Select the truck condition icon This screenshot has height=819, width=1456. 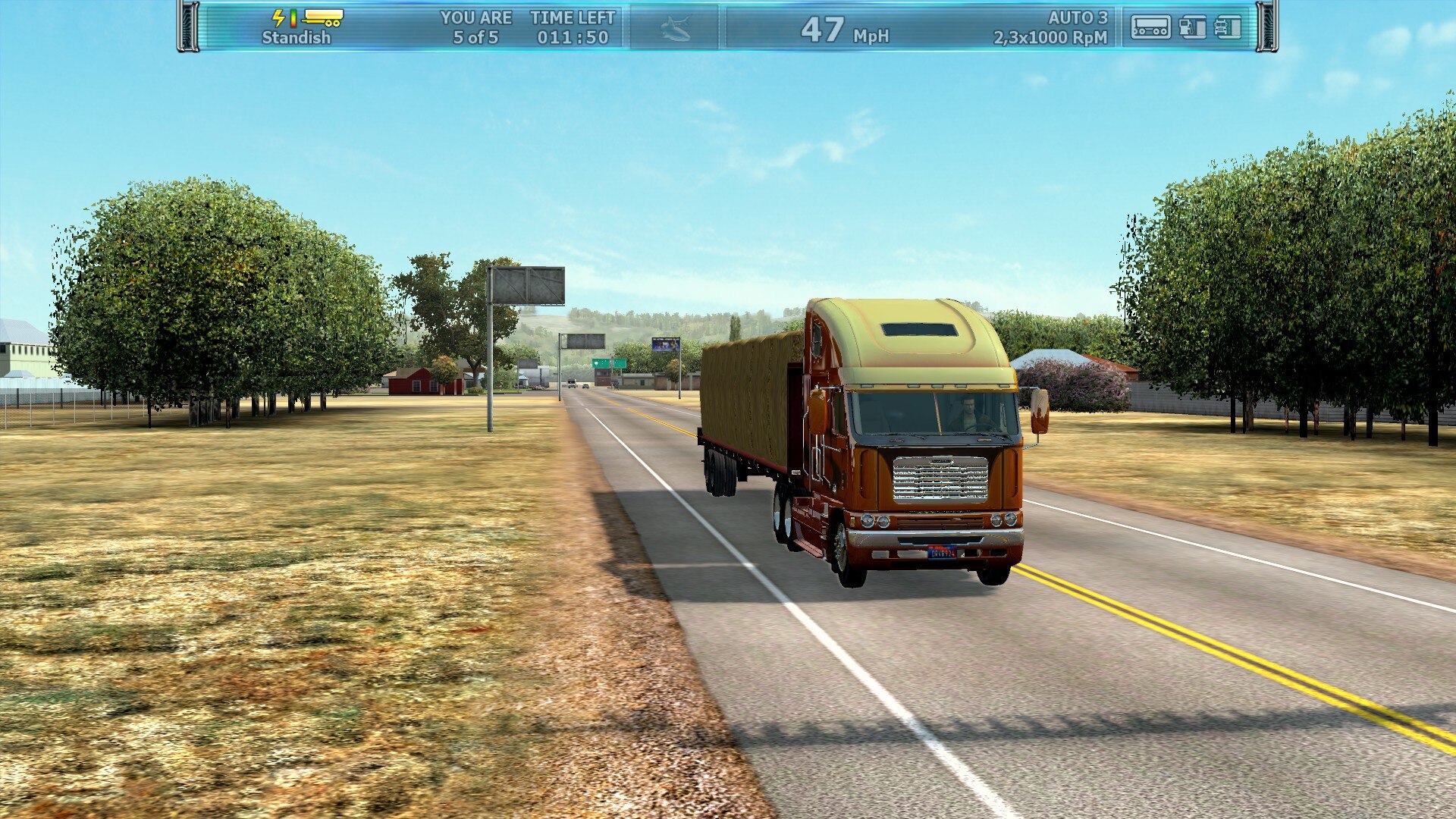[1228, 27]
